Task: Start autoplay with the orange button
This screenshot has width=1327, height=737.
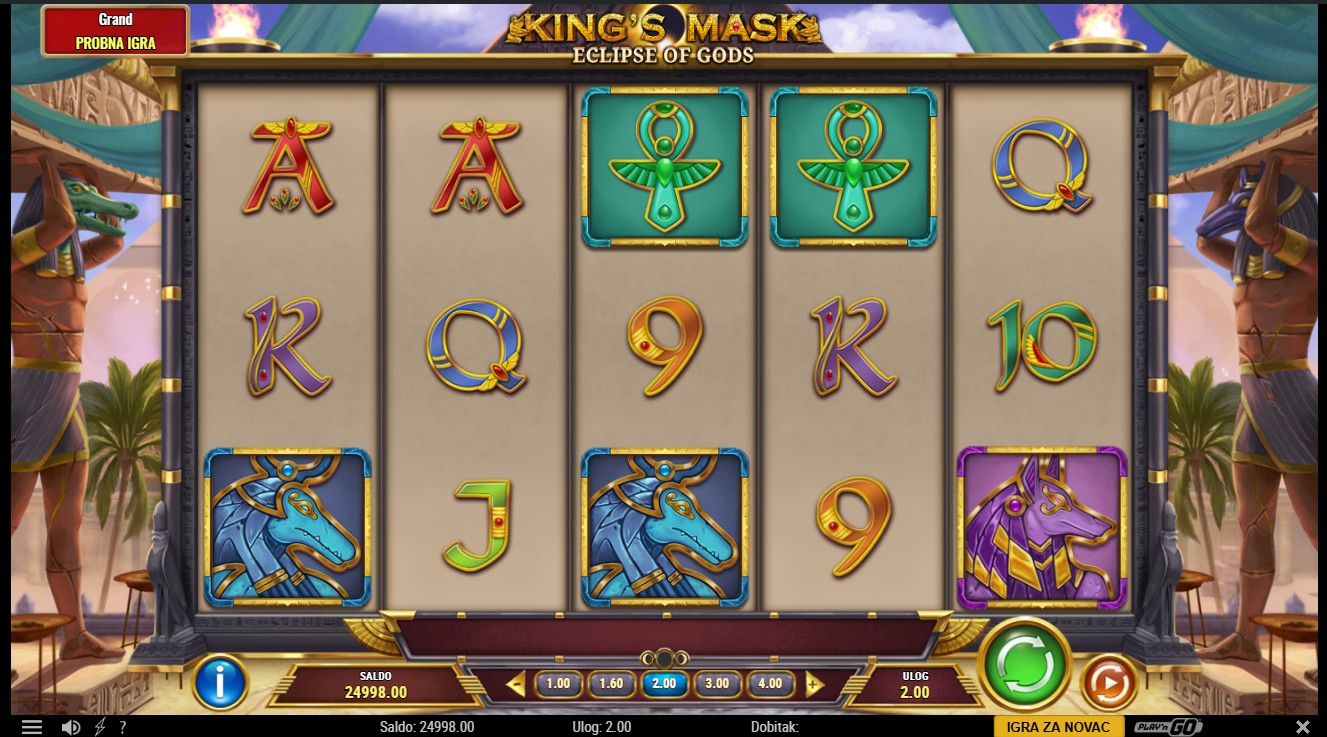Action: (x=1109, y=682)
